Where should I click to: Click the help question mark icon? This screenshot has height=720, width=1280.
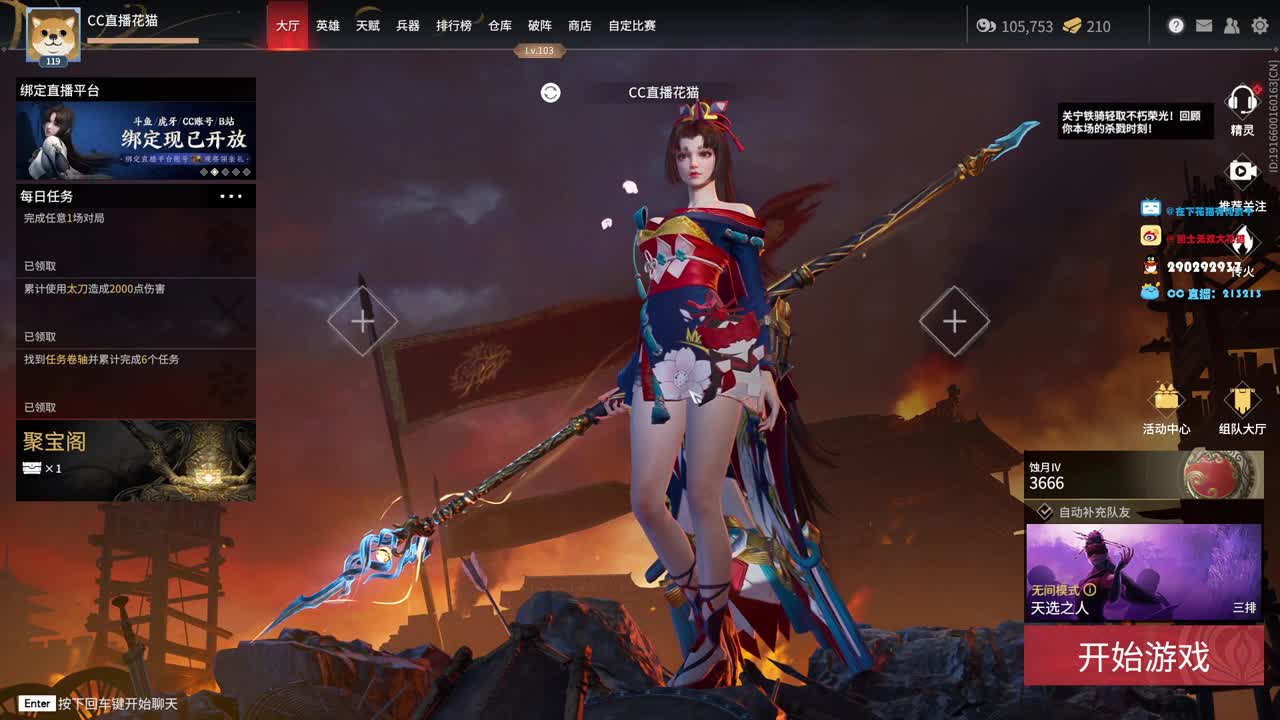[x=1176, y=27]
